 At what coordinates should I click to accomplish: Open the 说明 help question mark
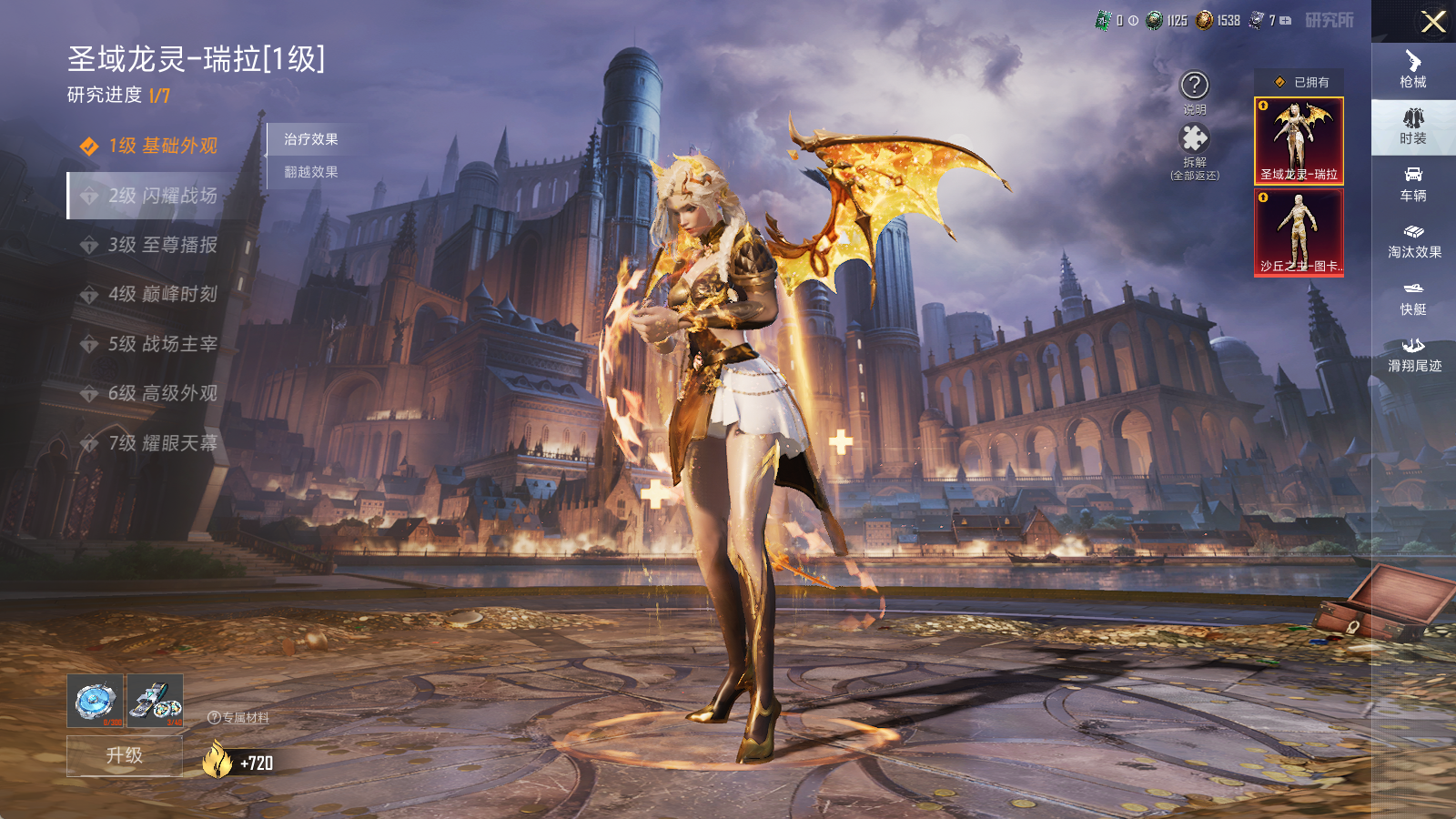pos(1194,86)
